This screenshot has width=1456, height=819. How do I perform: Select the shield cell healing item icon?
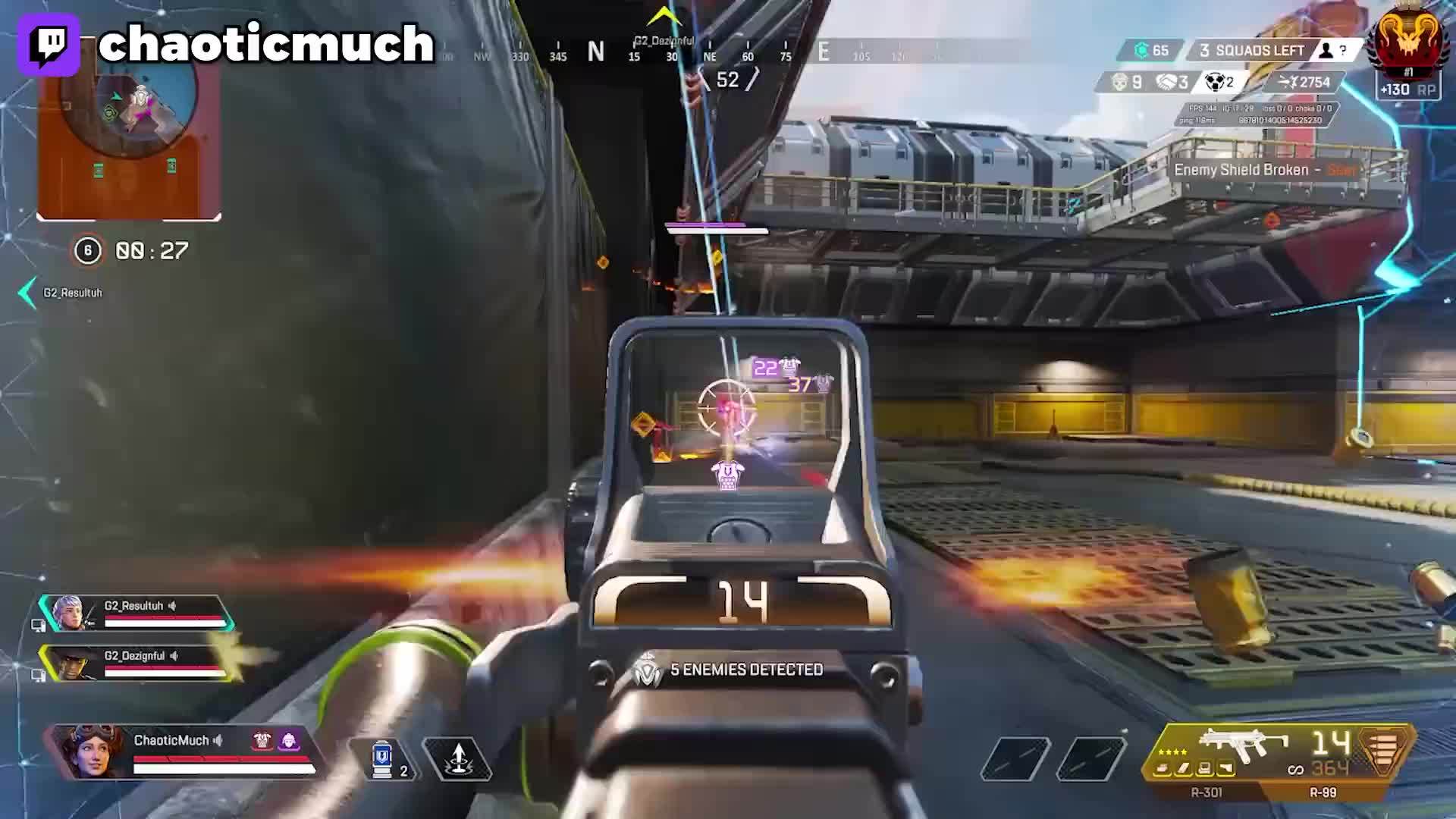(381, 759)
